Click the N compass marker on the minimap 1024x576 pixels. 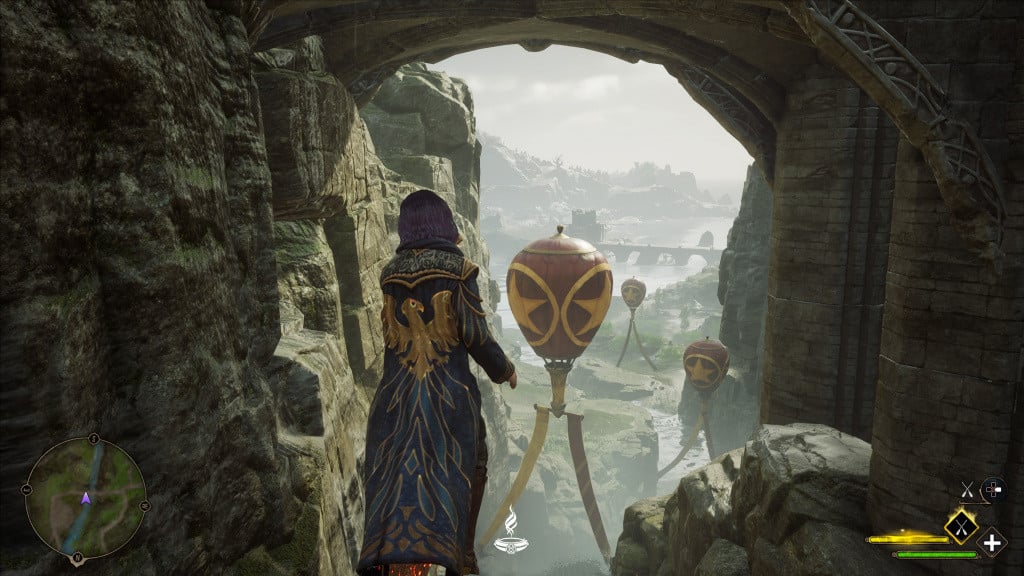click(x=93, y=438)
